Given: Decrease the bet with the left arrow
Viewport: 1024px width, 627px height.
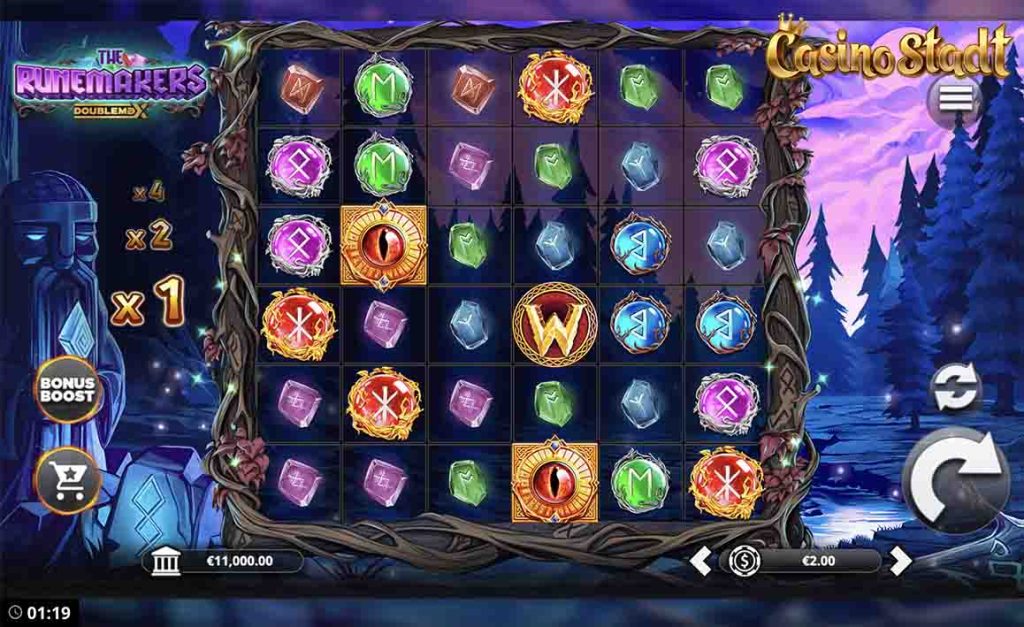Looking at the screenshot, I should [x=701, y=561].
